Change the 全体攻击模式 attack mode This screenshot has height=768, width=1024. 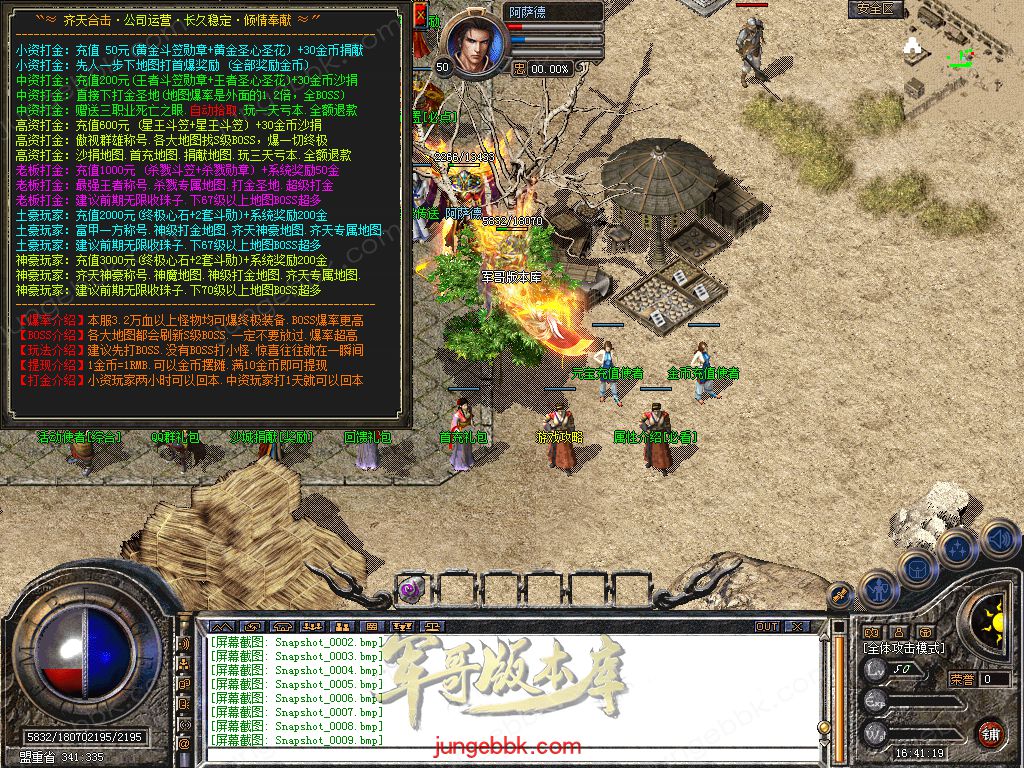907,648
